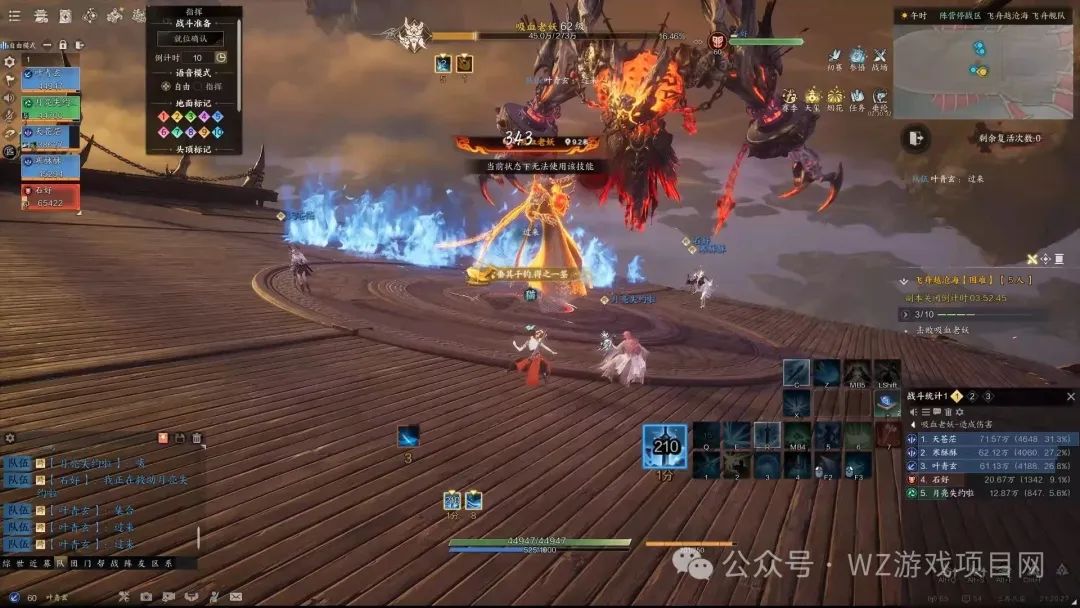The height and width of the screenshot is (608, 1080).
Task: Select party member 寒酥酥 in team list
Action: tap(50, 167)
